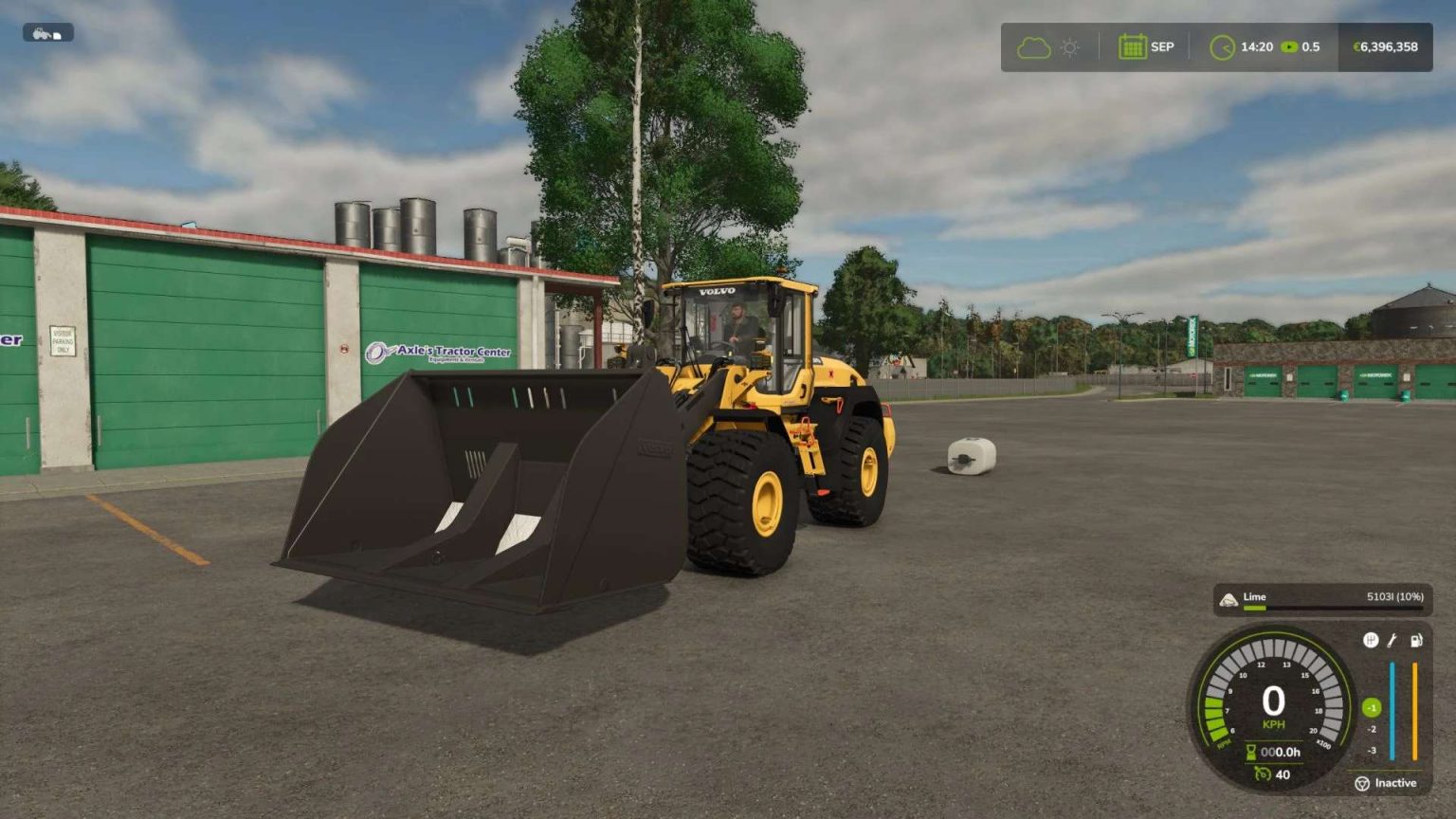The image size is (1456, 819).
Task: Click the clock icon showing 14:20
Action: pos(1222,46)
